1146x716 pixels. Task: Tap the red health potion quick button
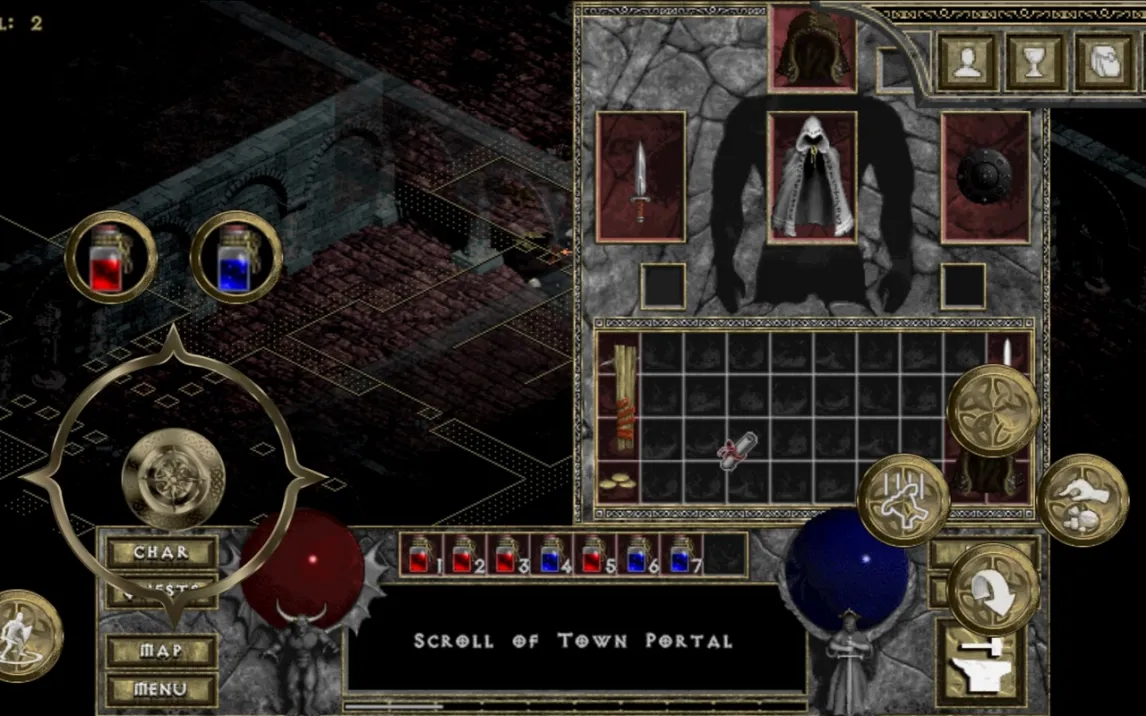(111, 257)
